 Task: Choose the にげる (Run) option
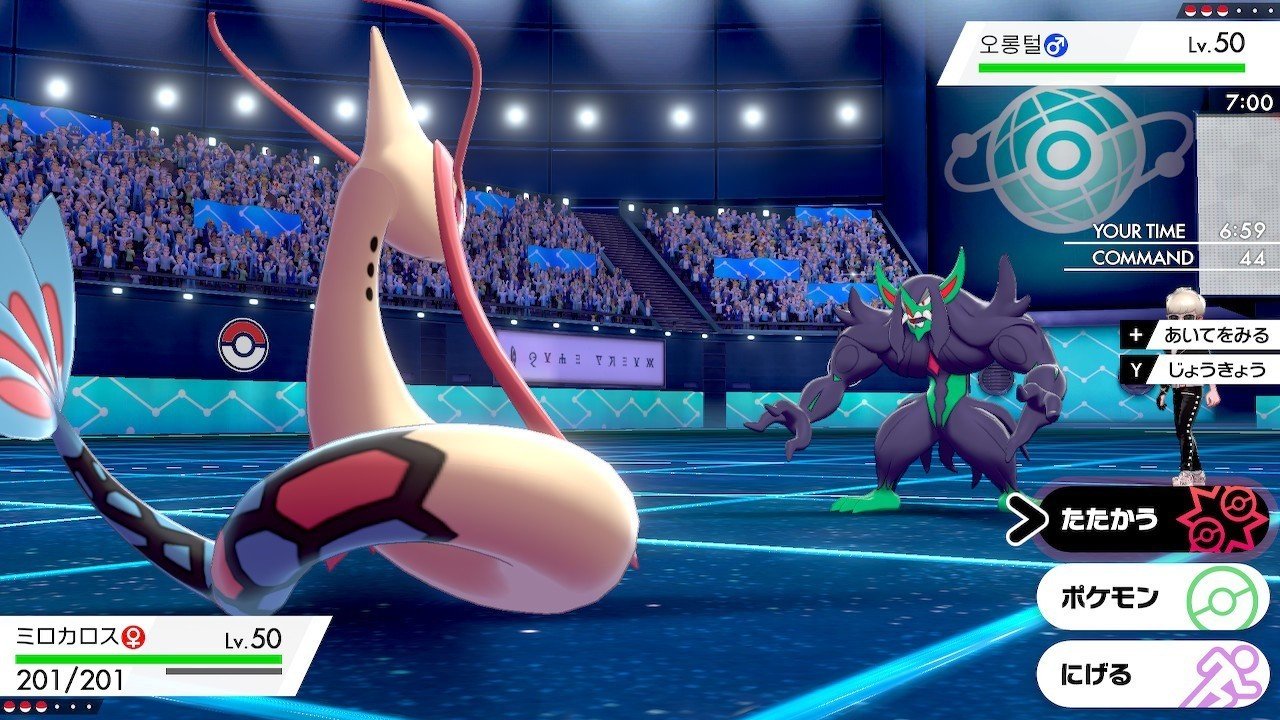tap(1150, 675)
